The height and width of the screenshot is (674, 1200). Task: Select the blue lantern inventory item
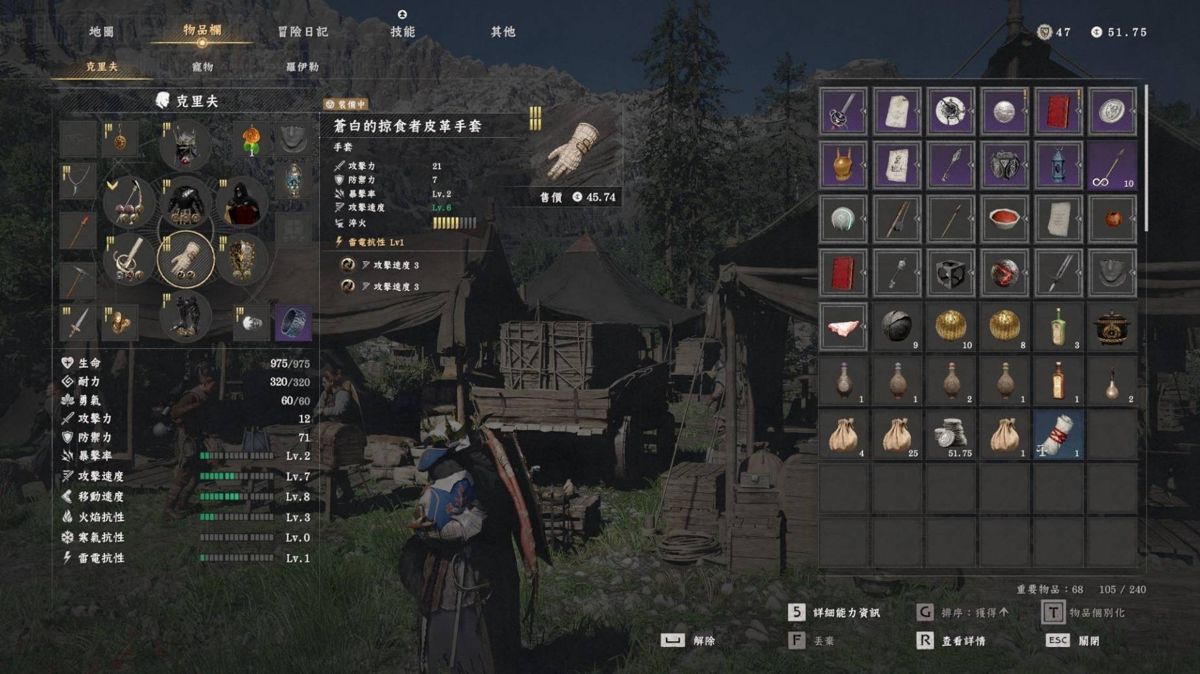tap(1058, 164)
